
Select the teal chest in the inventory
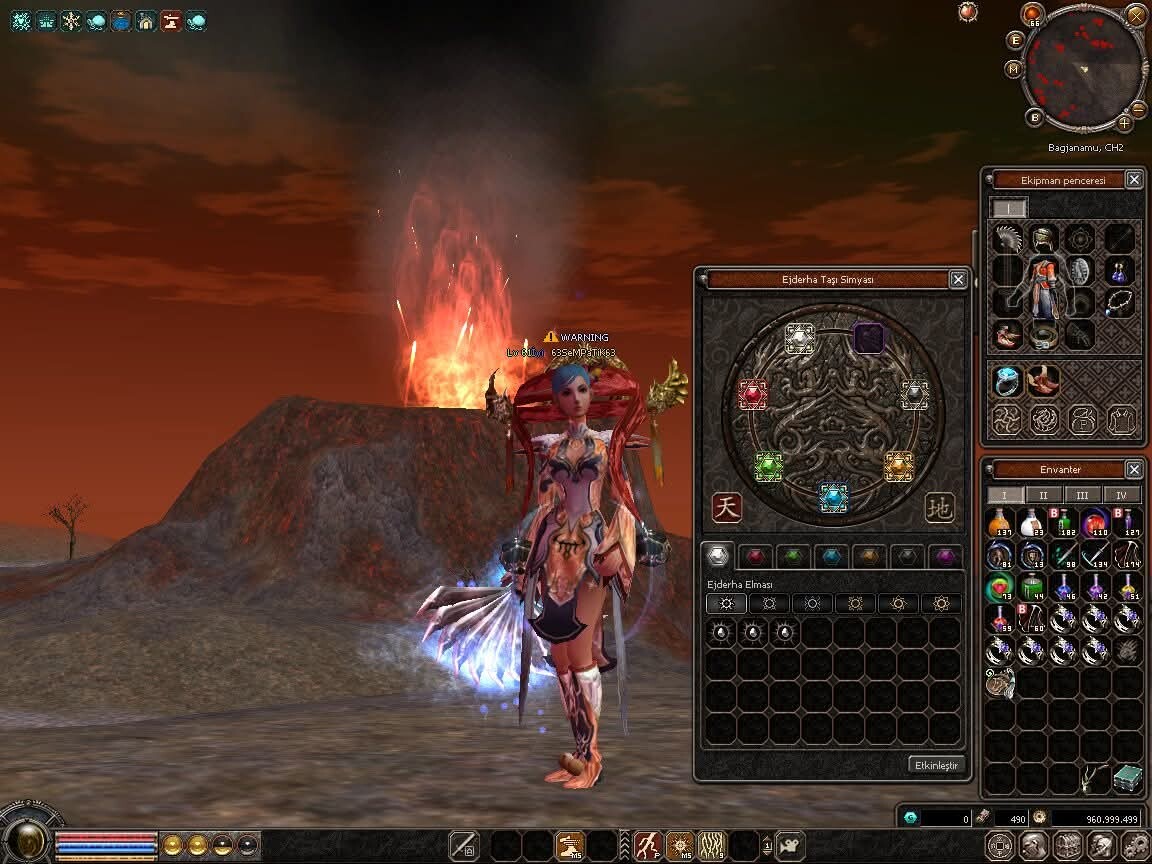point(1128,777)
